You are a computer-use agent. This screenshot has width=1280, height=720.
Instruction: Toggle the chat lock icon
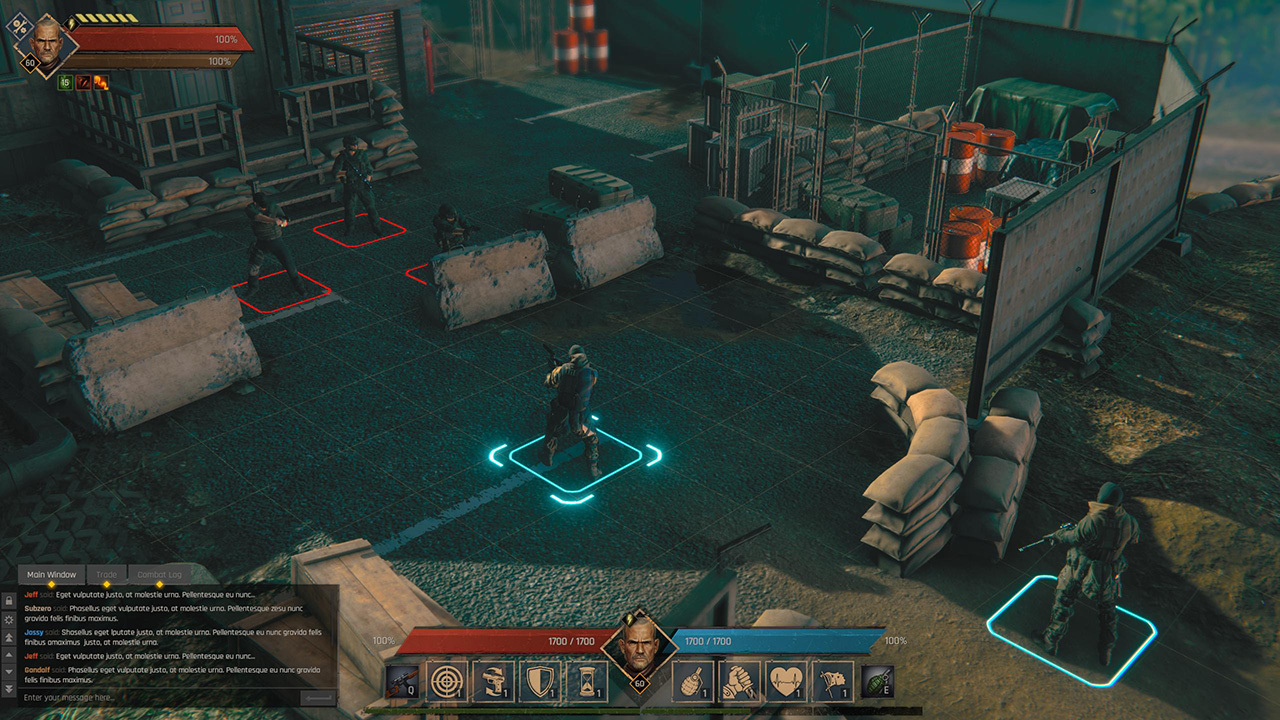pyautogui.click(x=9, y=600)
